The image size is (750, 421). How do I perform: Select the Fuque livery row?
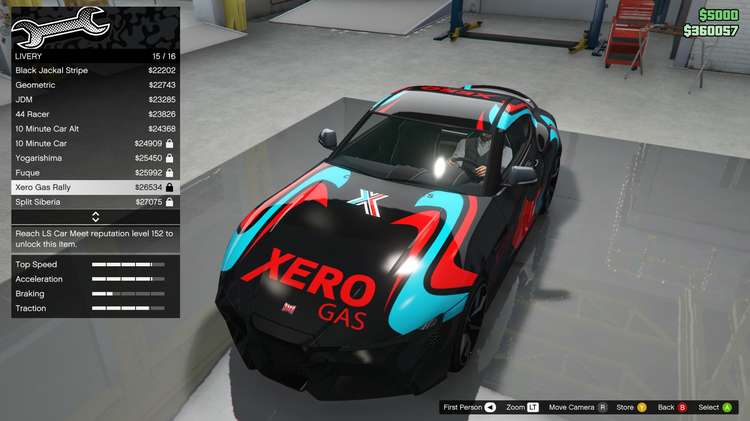click(x=95, y=172)
